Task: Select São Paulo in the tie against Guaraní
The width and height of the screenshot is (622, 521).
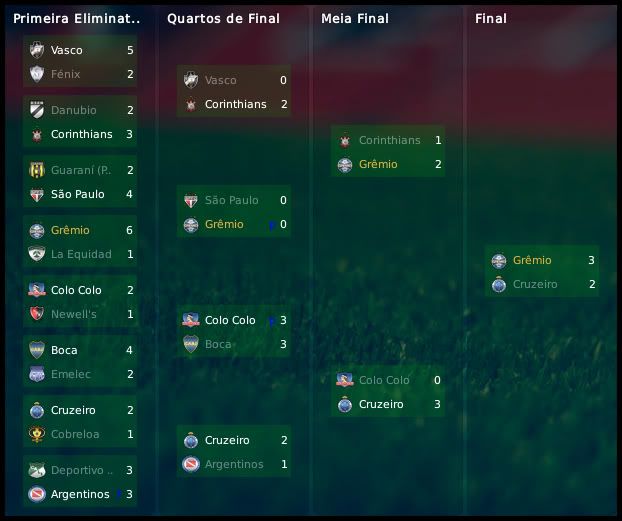Action: (x=77, y=194)
